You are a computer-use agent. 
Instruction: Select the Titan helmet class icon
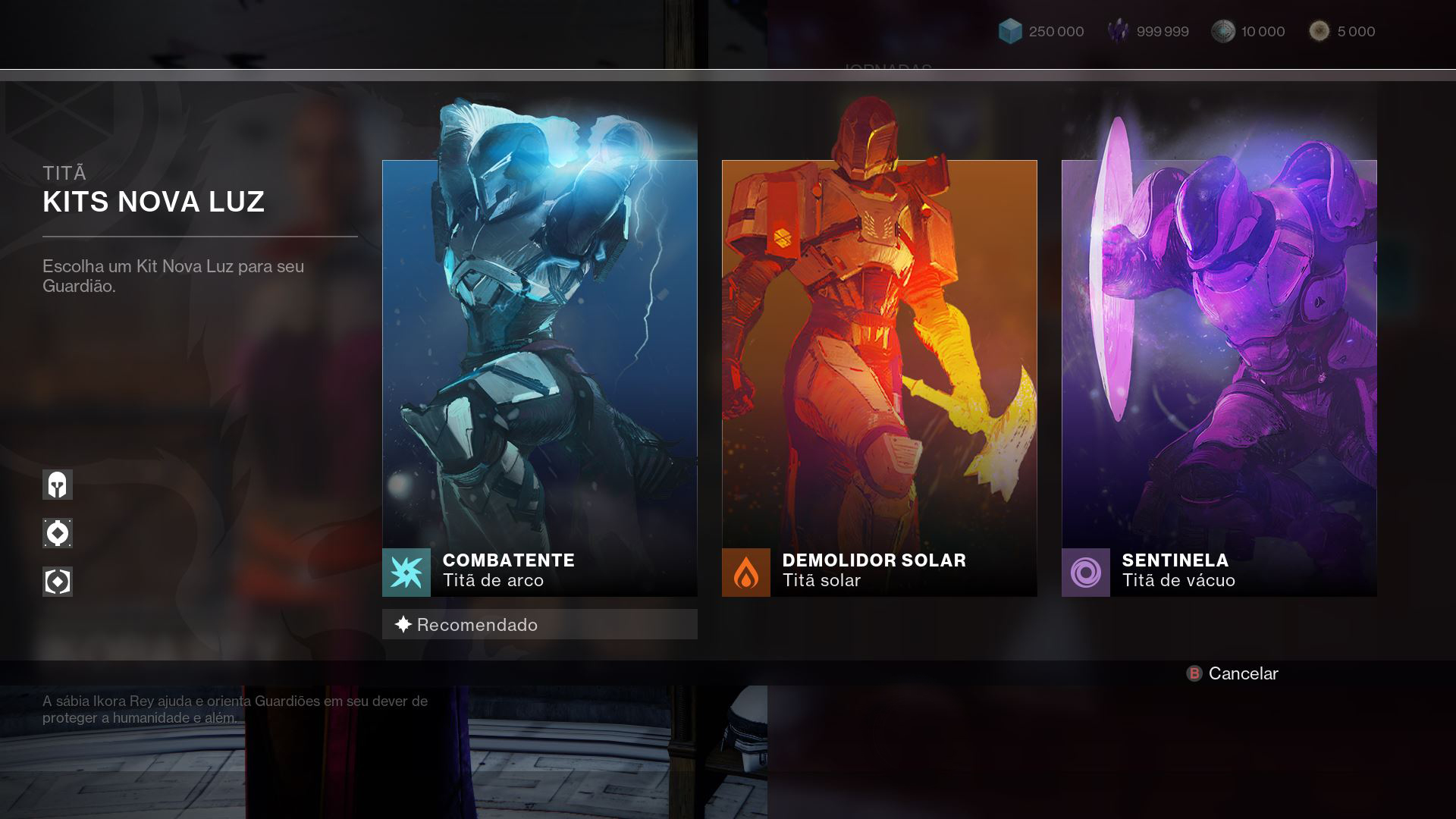point(58,485)
